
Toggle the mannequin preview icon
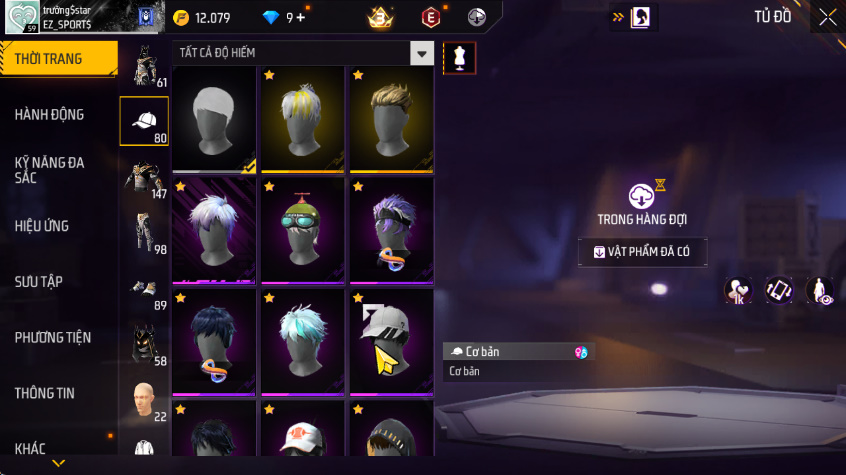click(x=460, y=58)
